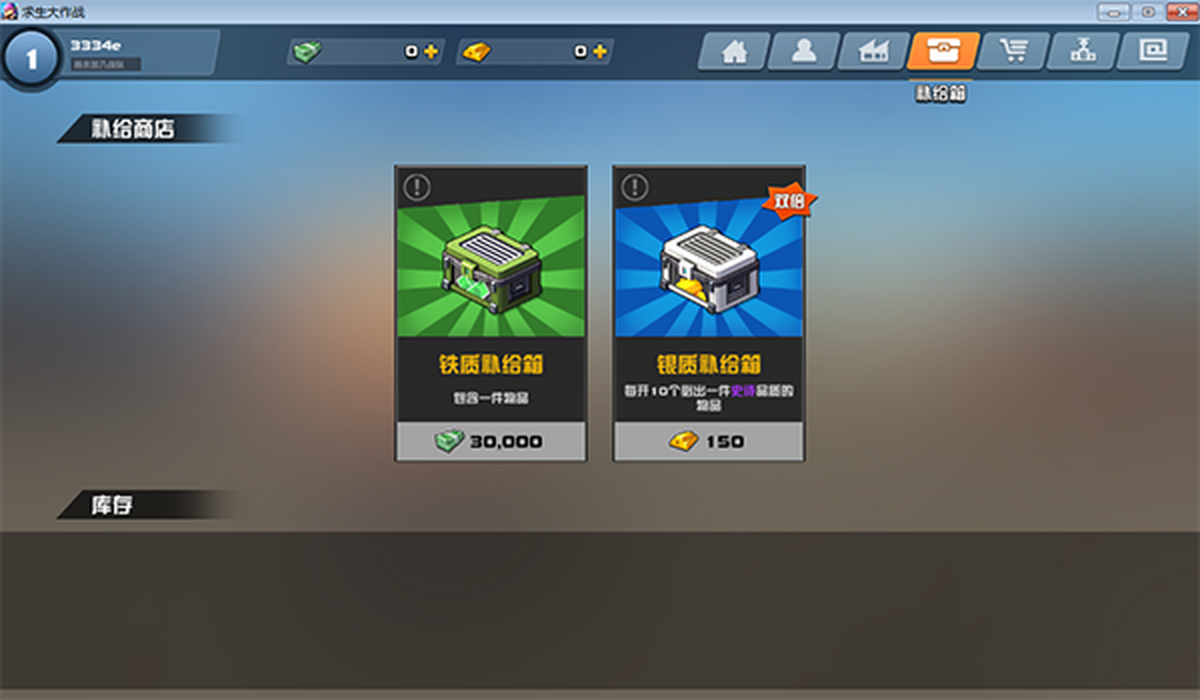Open the factory icon tab

[874, 52]
